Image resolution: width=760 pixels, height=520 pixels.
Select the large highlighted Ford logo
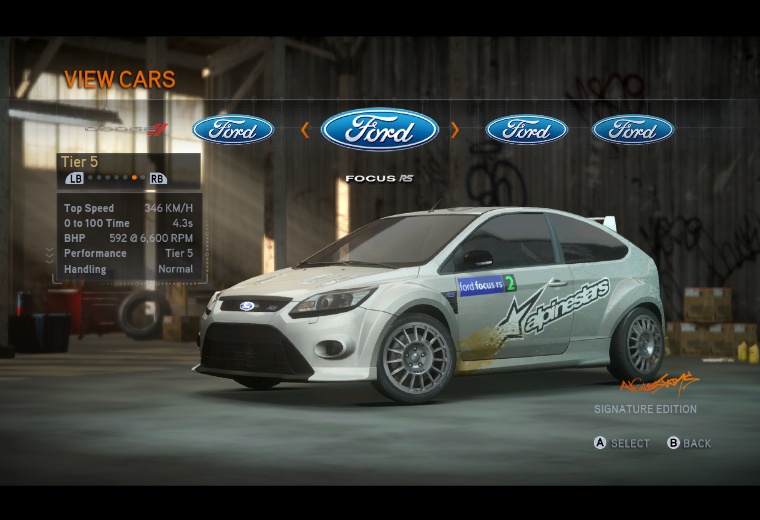coord(380,130)
